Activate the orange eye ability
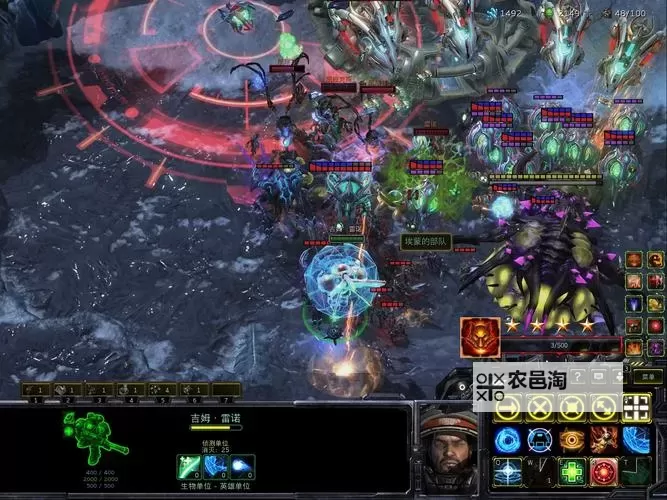This screenshot has width=667, height=500. pyautogui.click(x=572, y=439)
